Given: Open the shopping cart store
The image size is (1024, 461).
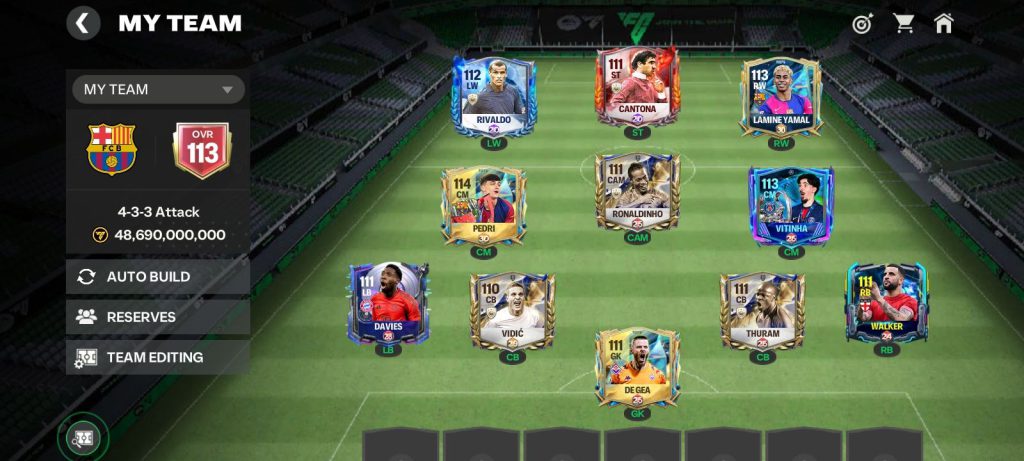Looking at the screenshot, I should [904, 23].
